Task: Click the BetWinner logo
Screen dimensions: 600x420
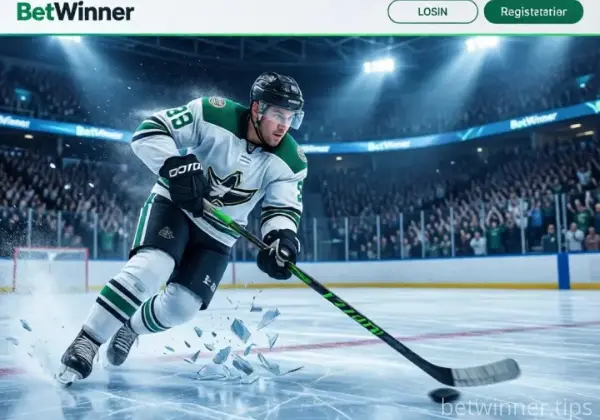Action: tap(74, 12)
